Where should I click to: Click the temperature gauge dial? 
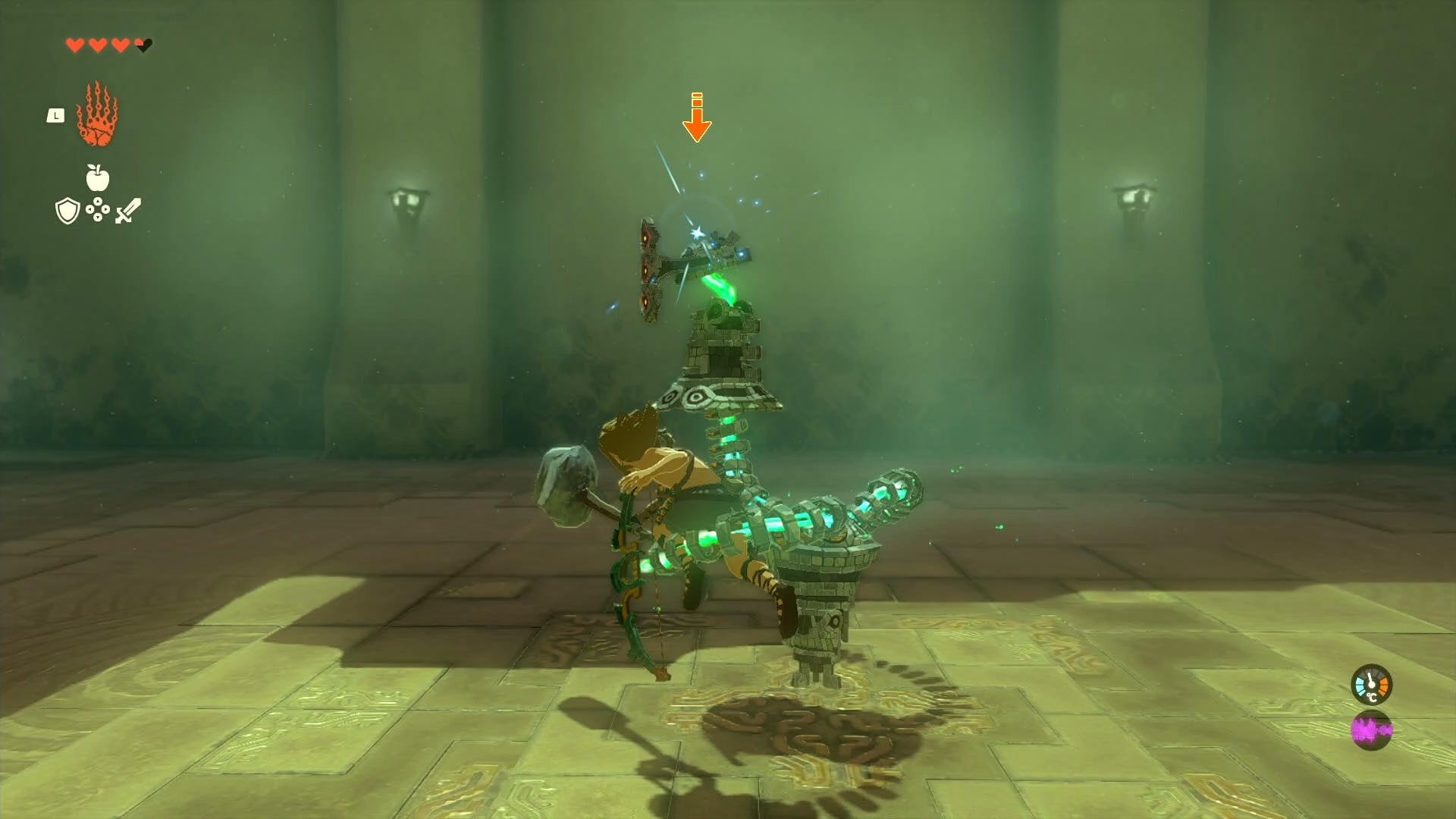1373,685
